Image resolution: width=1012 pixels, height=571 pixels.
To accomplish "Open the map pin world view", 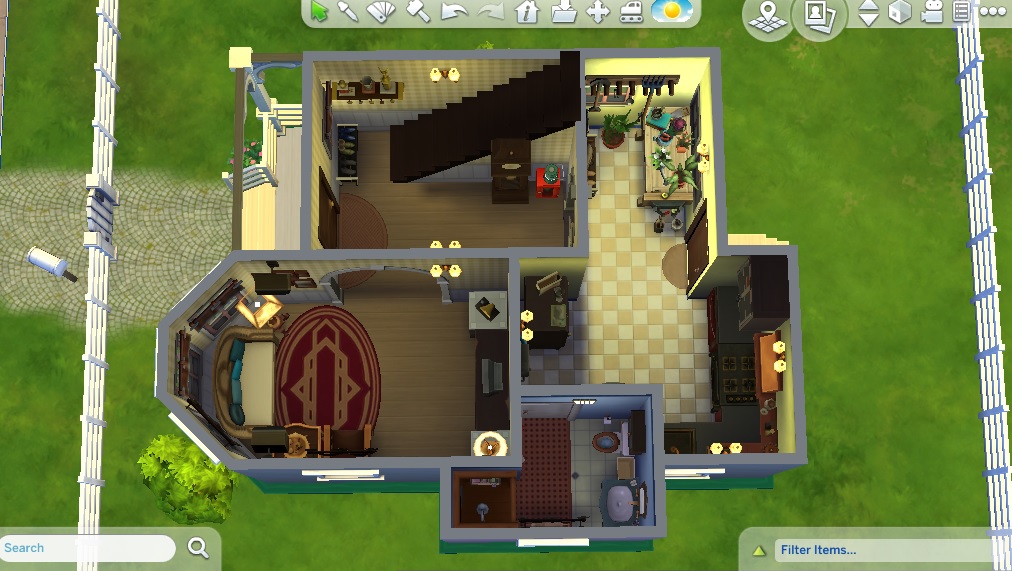I will point(768,15).
